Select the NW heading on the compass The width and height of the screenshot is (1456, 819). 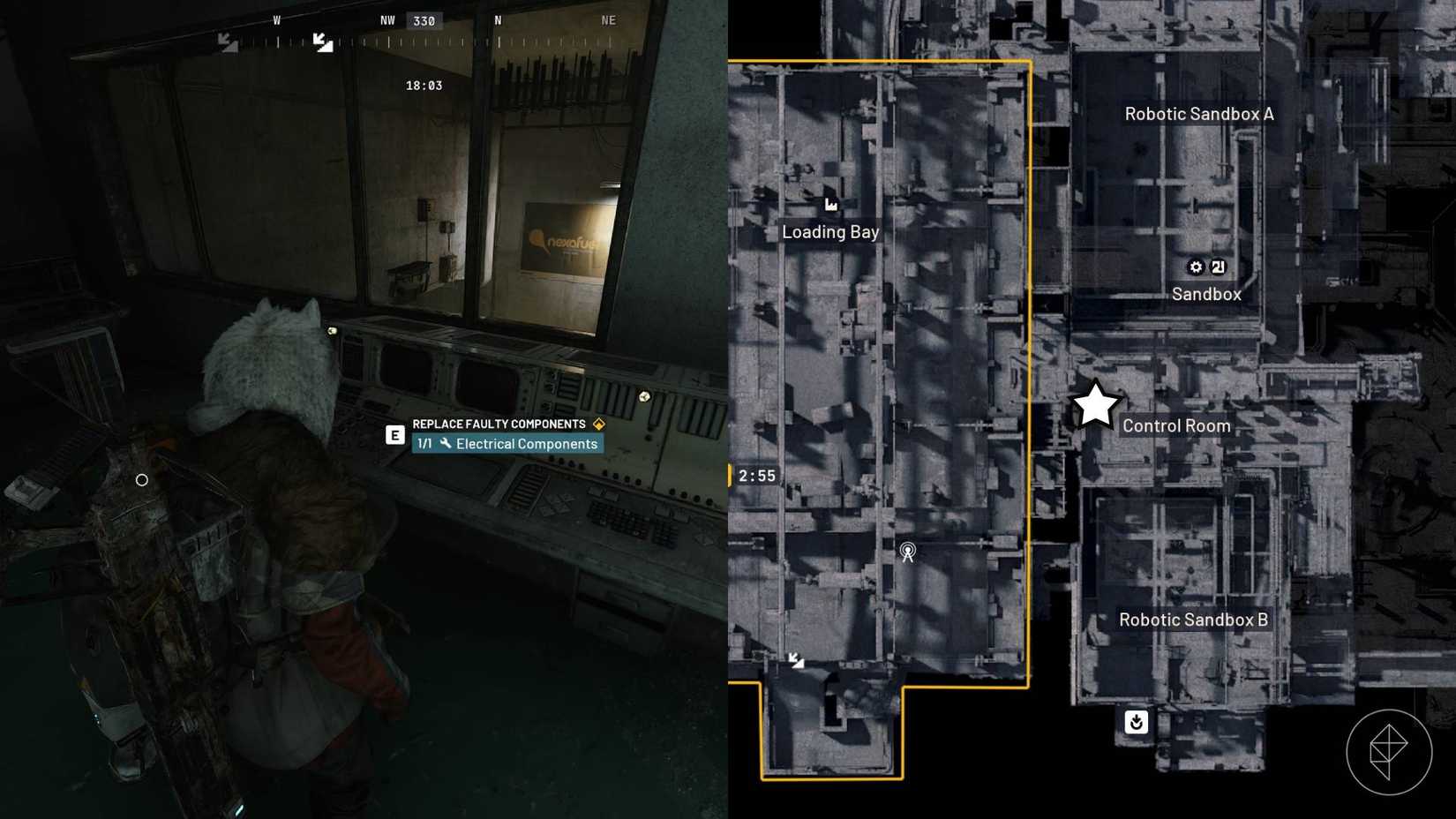point(387,19)
